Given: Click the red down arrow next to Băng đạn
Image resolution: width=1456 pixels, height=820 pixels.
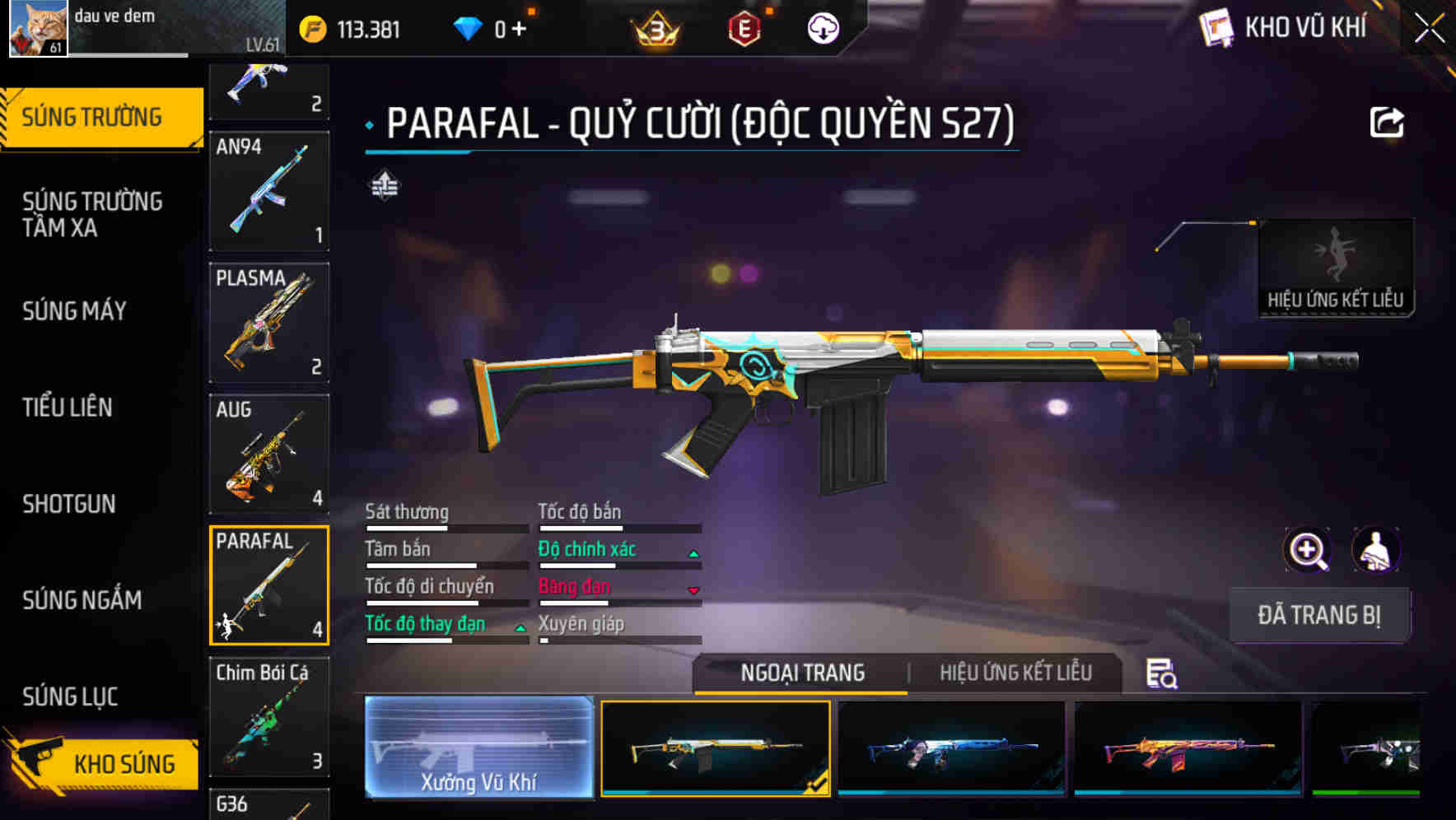Looking at the screenshot, I should coord(693,590).
